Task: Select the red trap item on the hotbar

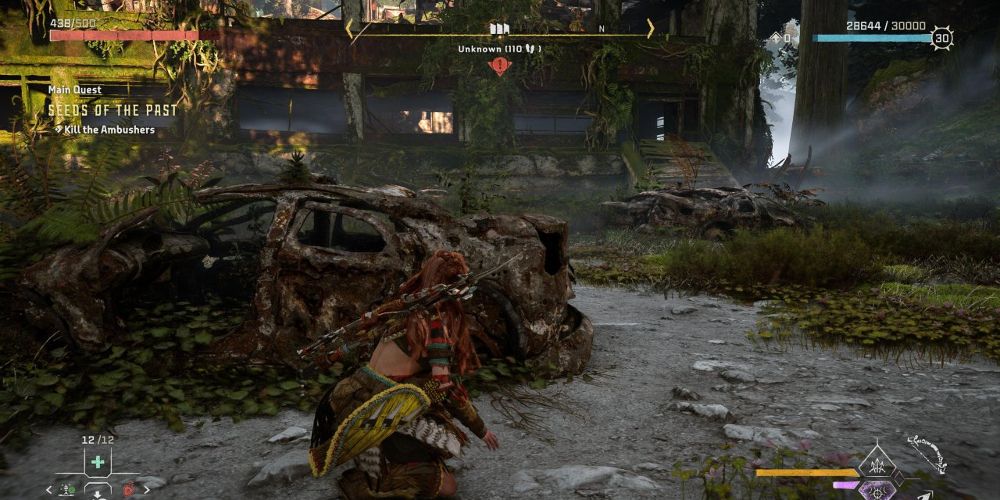Action: pos(128,490)
